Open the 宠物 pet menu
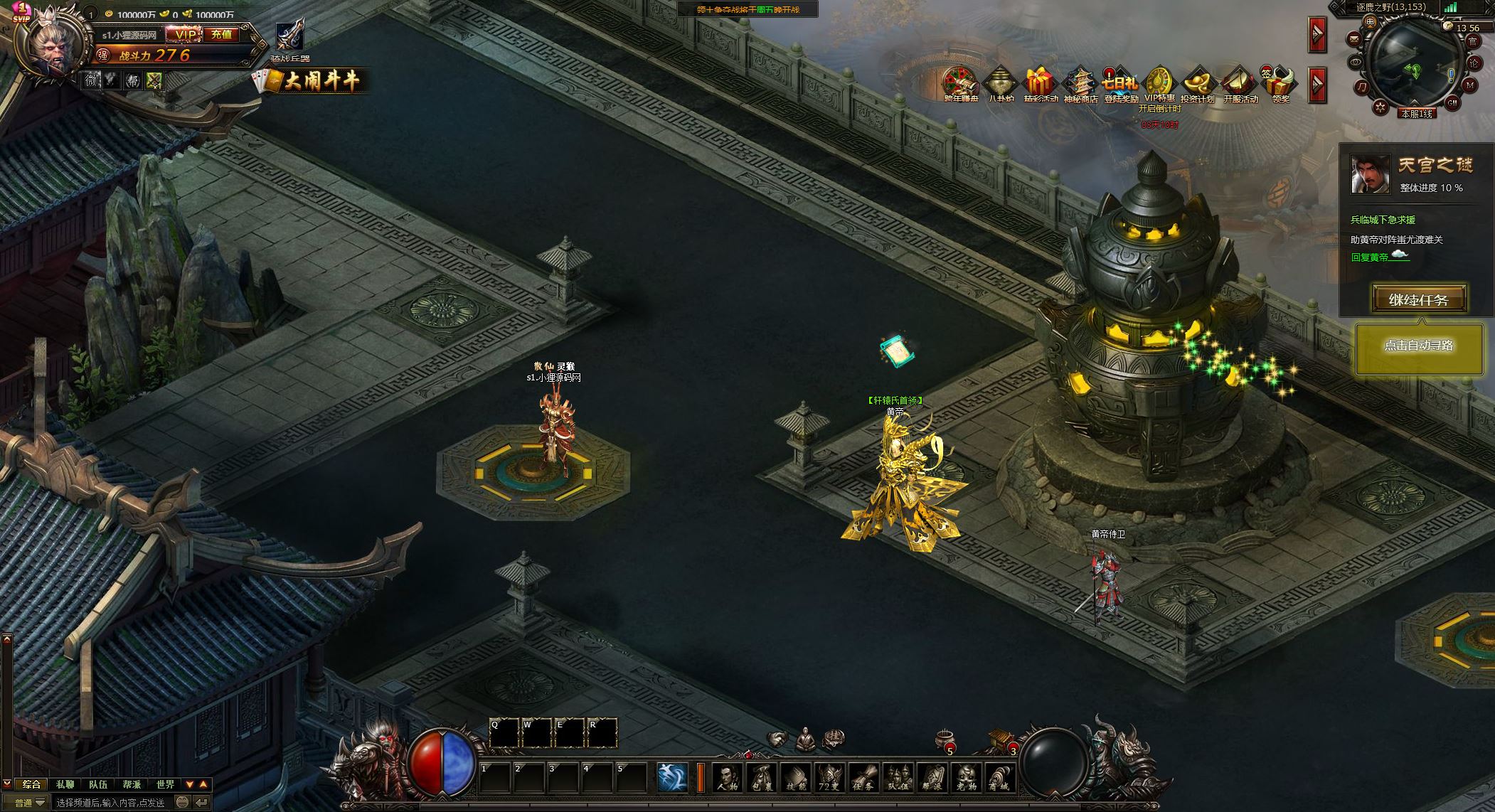1495x812 pixels. pos(966,777)
